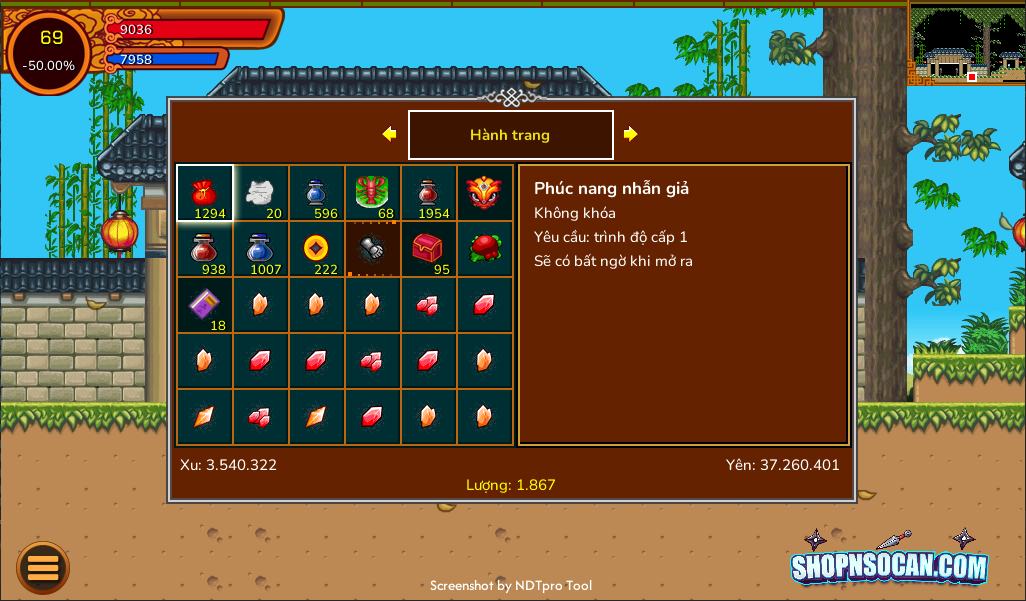This screenshot has width=1026, height=601.
Task: Select the lobster dish item slot
Action: [x=373, y=193]
